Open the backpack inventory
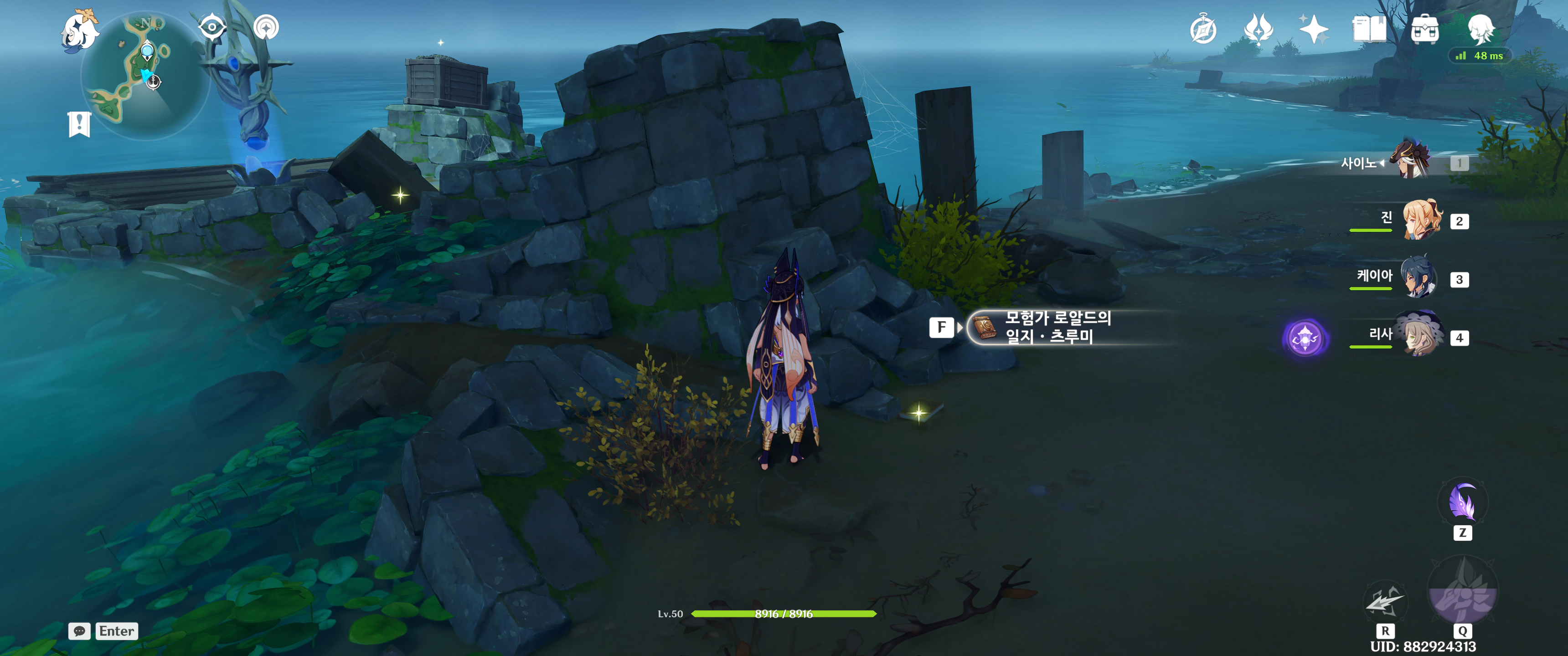The height and width of the screenshot is (656, 1568). tap(1424, 29)
